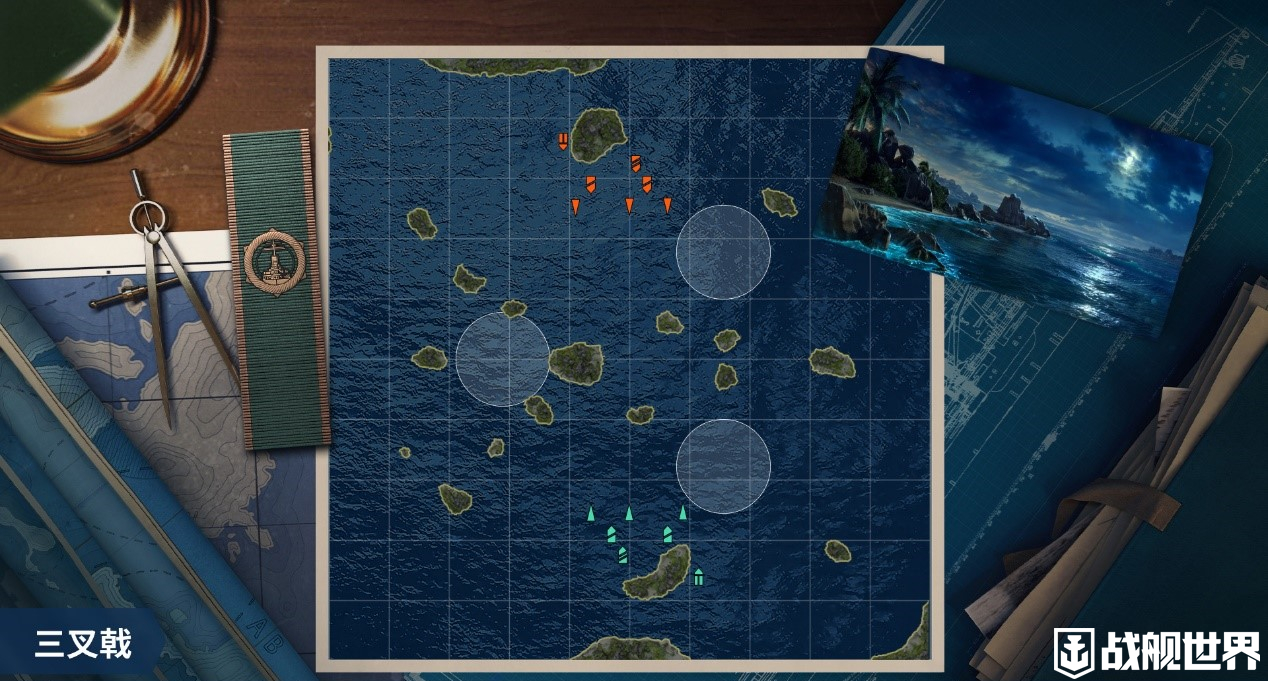Click the 战舰世界 logo
The image size is (1268, 681).
[1157, 649]
